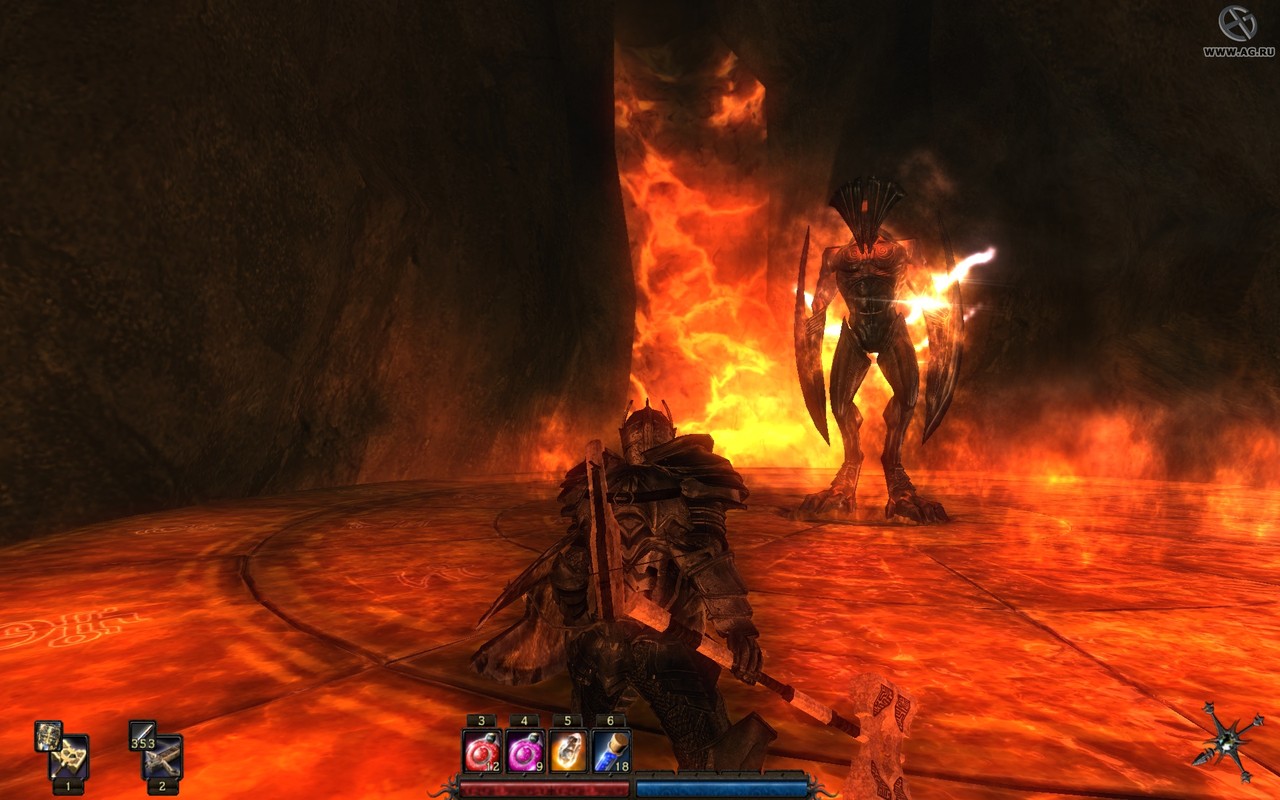Select the red health potion in slot 3
The image size is (1280, 800).
coord(482,751)
